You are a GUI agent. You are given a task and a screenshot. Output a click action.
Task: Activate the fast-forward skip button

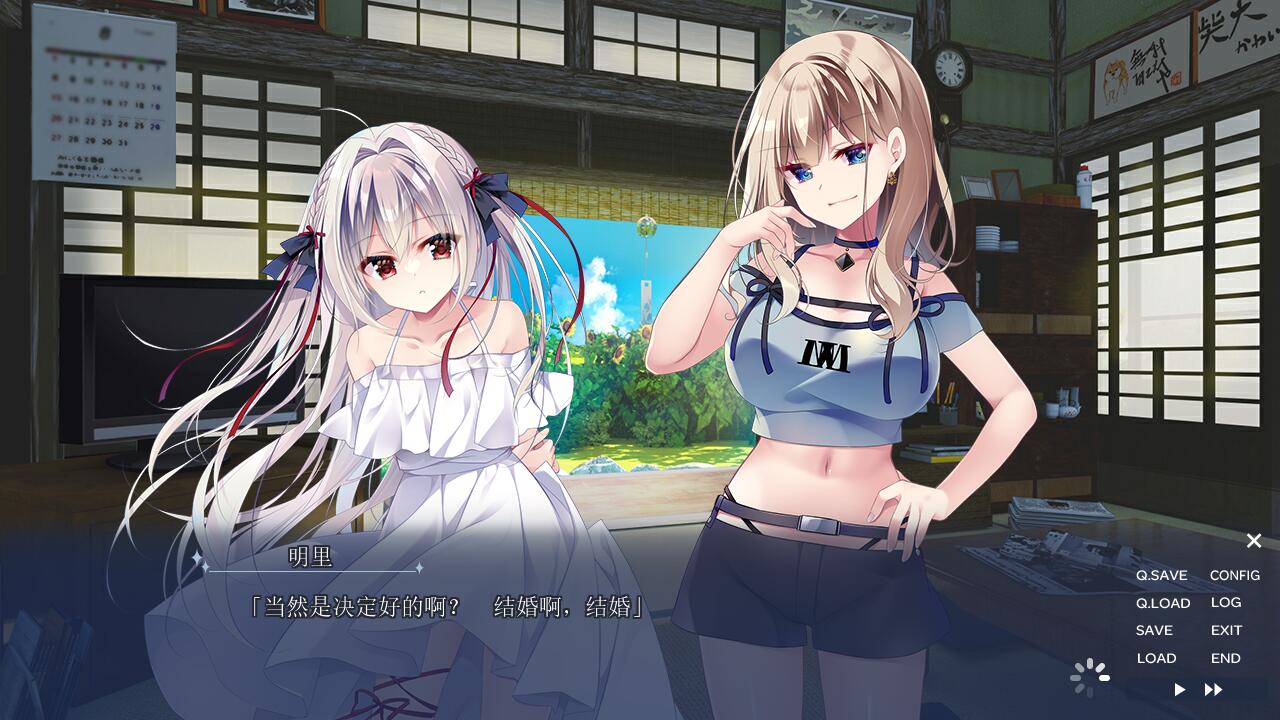[x=1213, y=689]
